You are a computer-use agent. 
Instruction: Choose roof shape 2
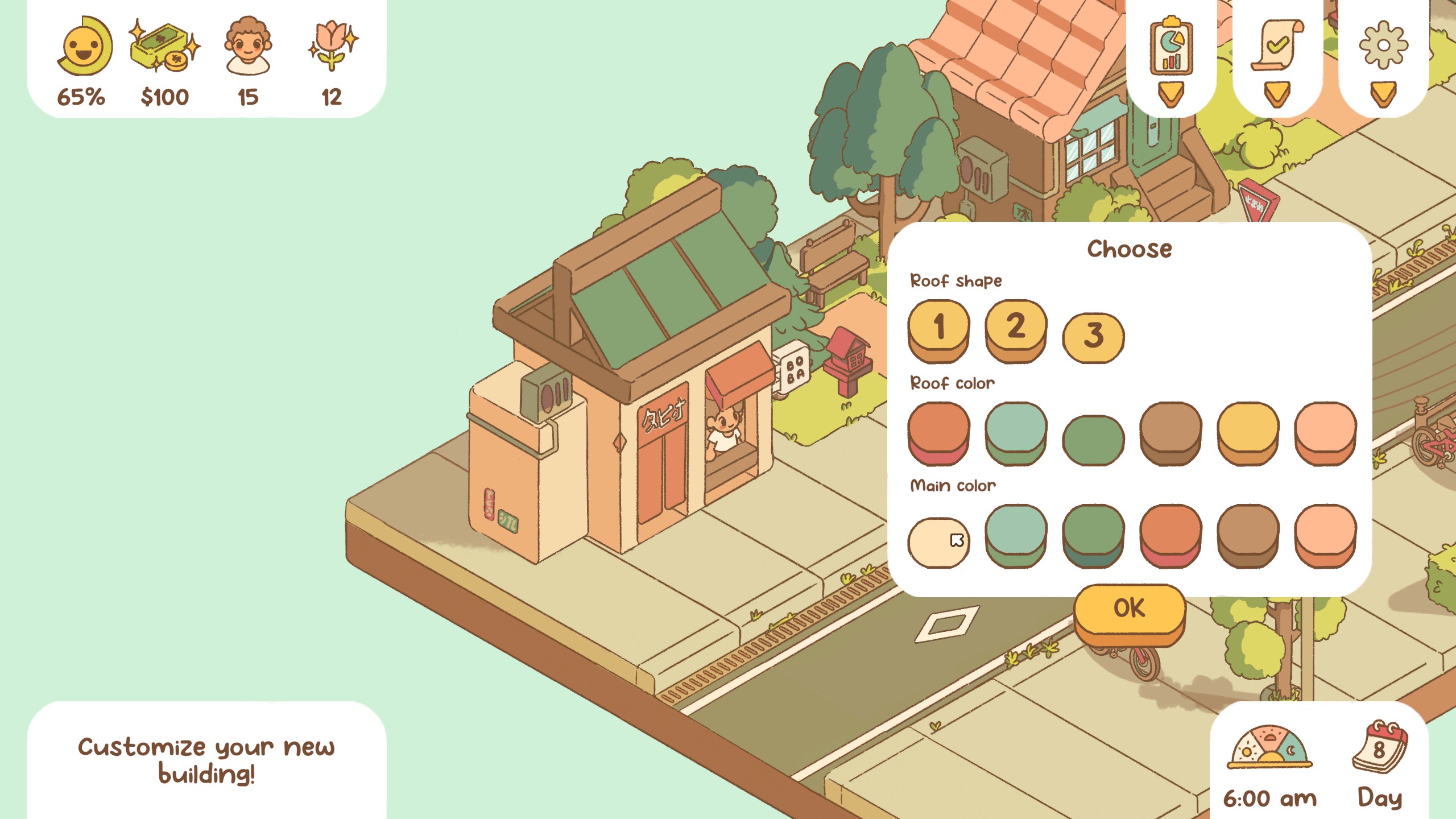[x=1016, y=328]
